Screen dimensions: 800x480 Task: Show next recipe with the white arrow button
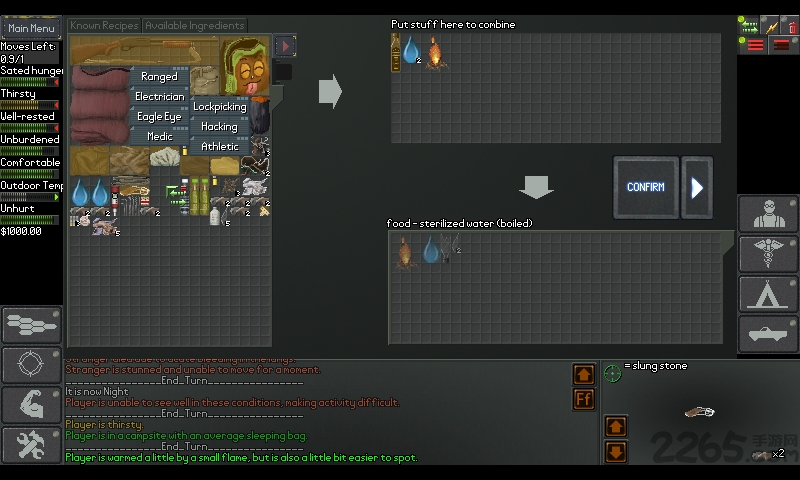click(x=697, y=187)
